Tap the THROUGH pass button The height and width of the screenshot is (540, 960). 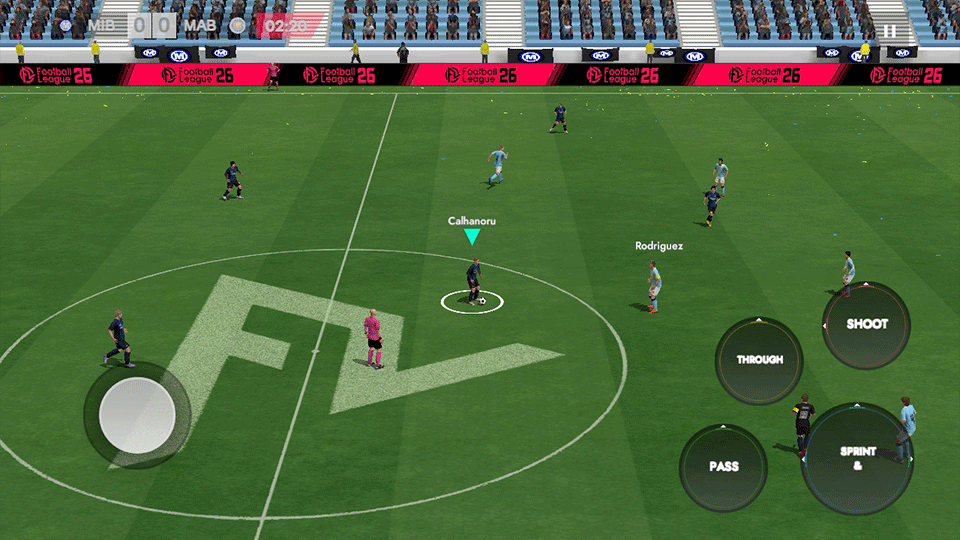tap(759, 360)
